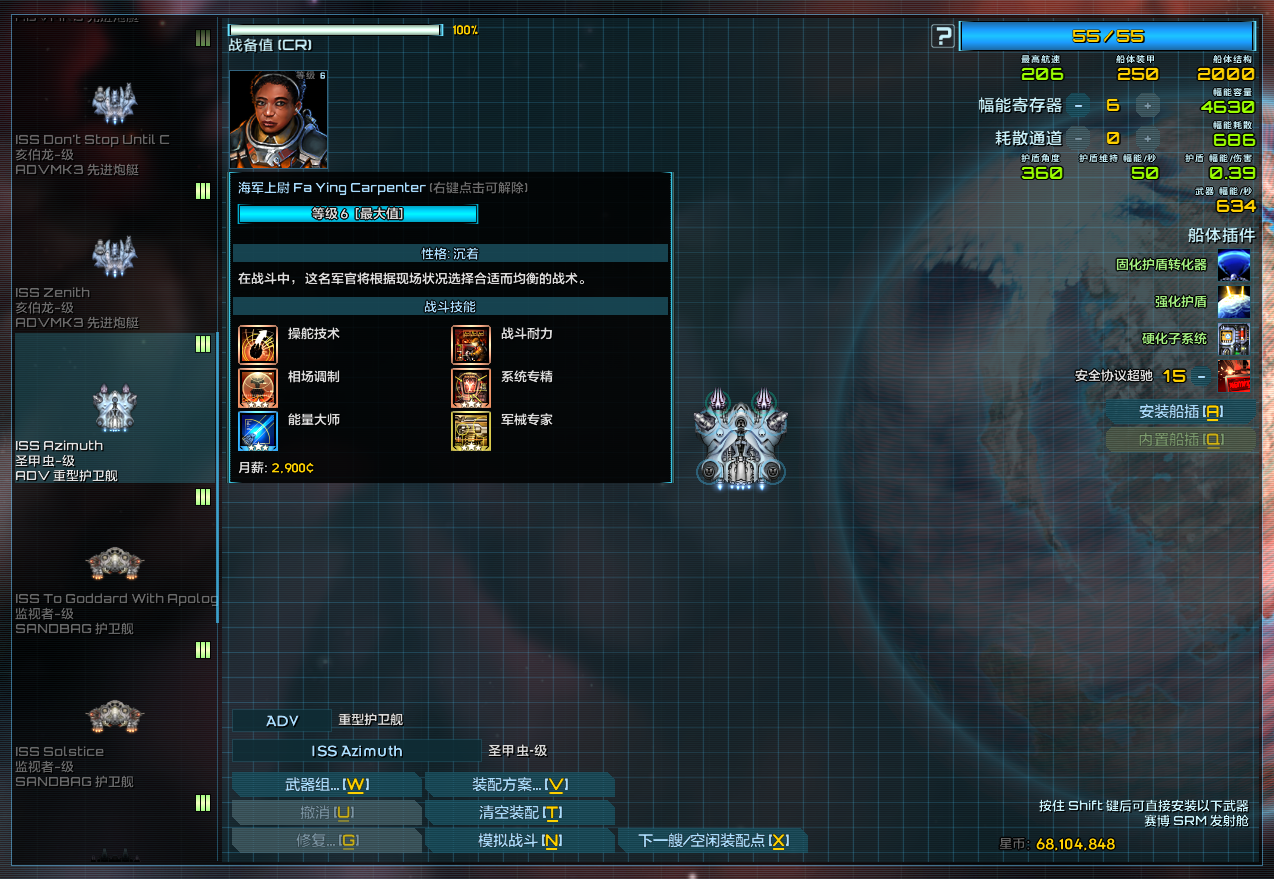The height and width of the screenshot is (879, 1274).
Task: Install a hull mod (安装船插)
Action: (1180, 412)
